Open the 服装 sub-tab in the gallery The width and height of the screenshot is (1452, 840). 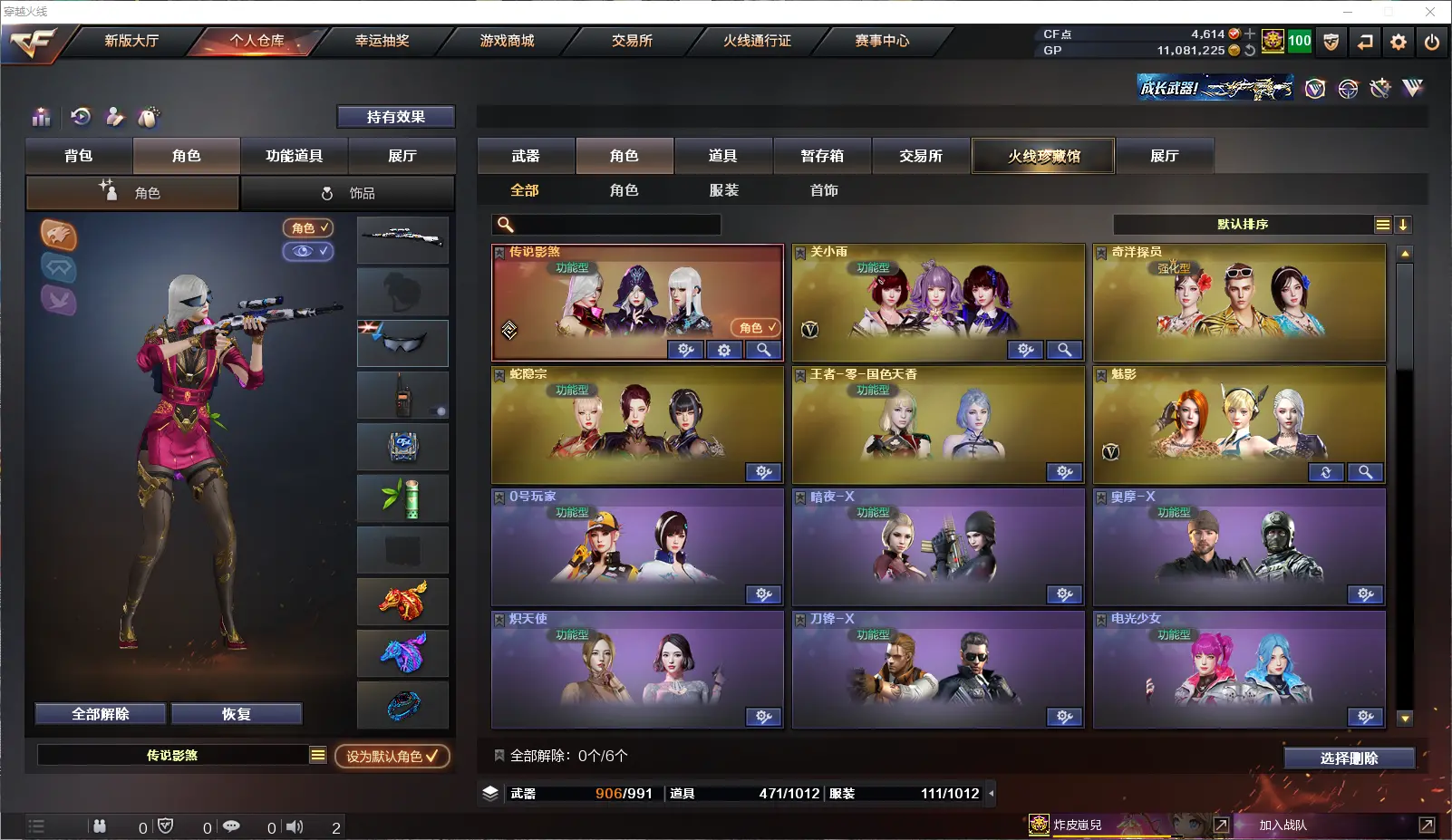723,190
